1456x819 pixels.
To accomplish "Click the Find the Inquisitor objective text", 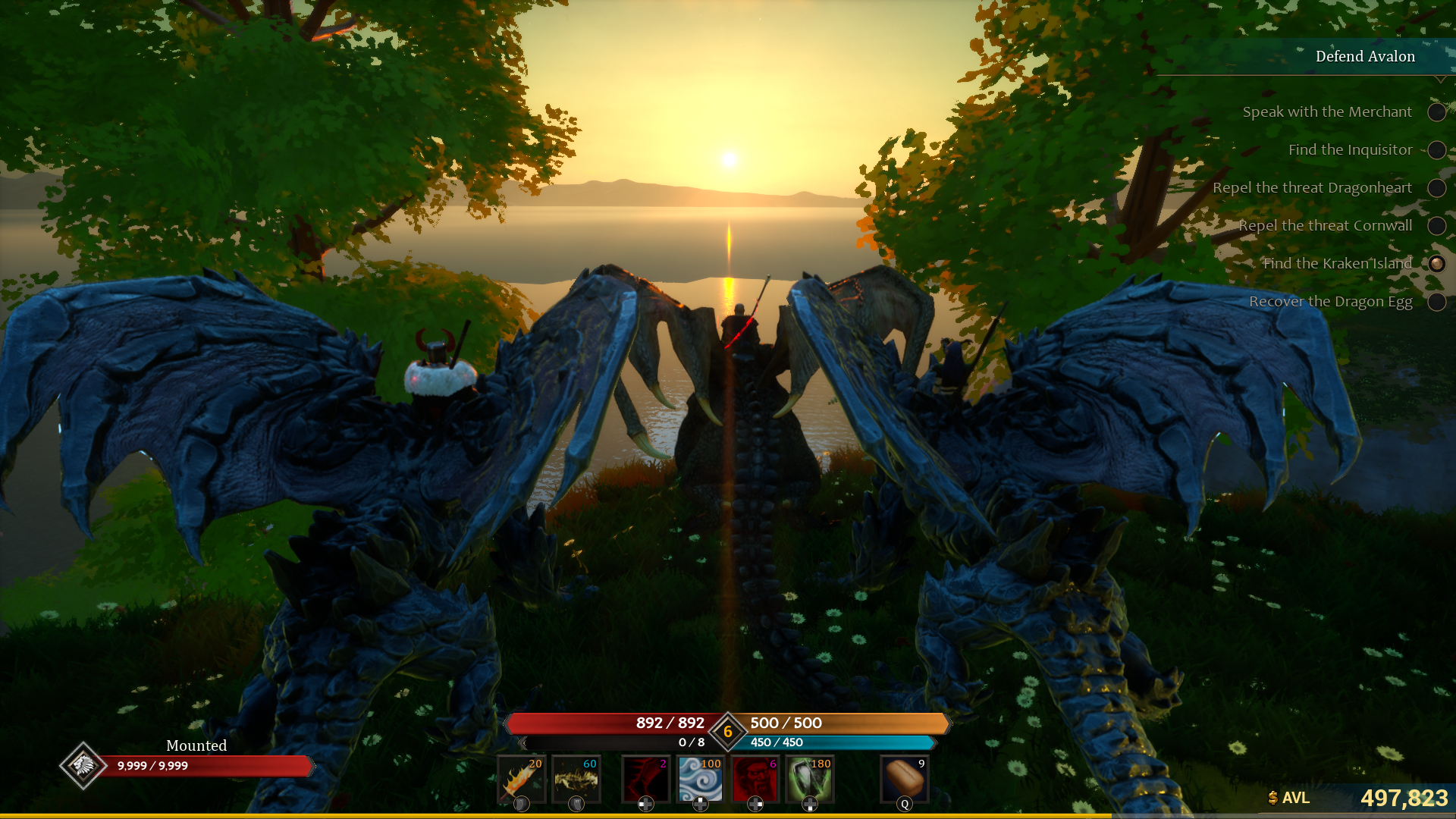I will pyautogui.click(x=1350, y=149).
